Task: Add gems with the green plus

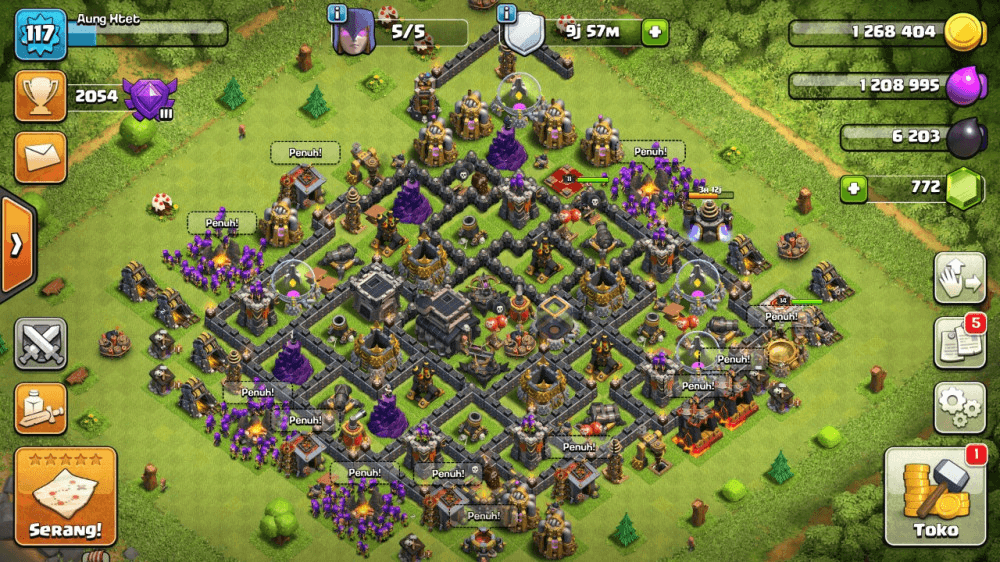Action: [x=853, y=187]
